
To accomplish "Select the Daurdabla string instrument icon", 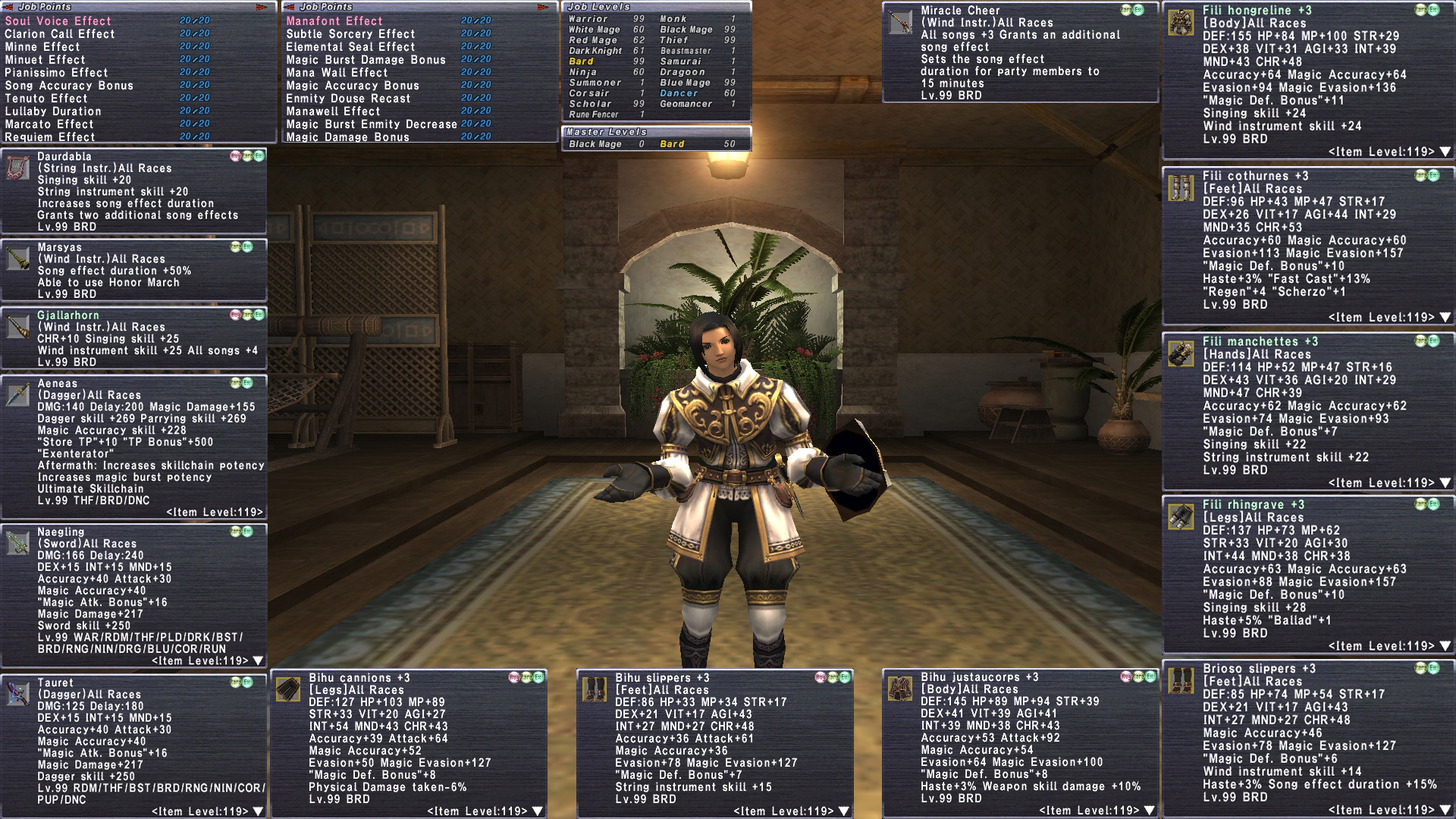I will pyautogui.click(x=18, y=168).
